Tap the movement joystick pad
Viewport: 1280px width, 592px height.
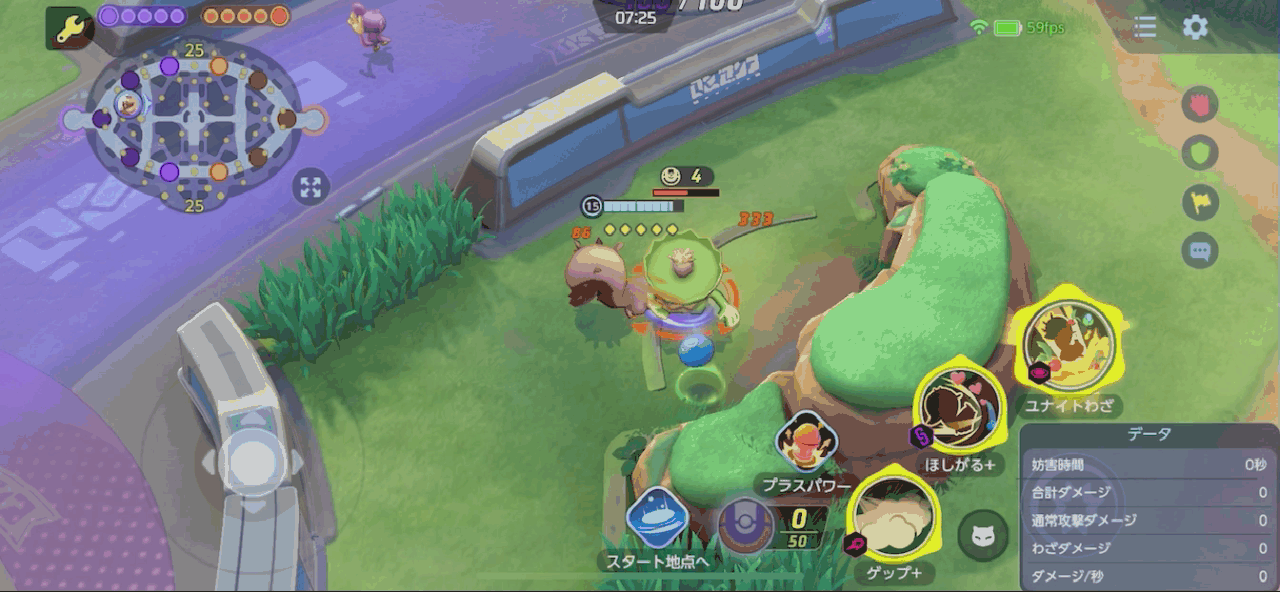247,461
